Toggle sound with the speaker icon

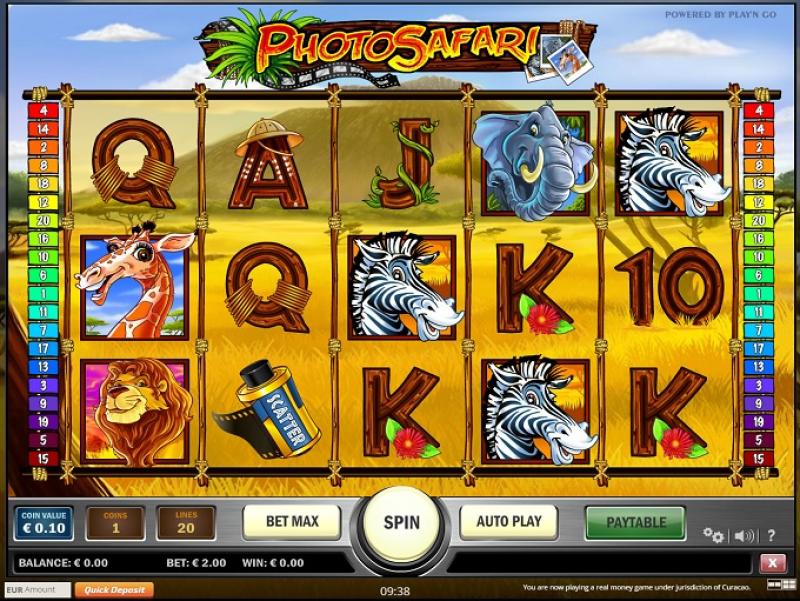(744, 535)
